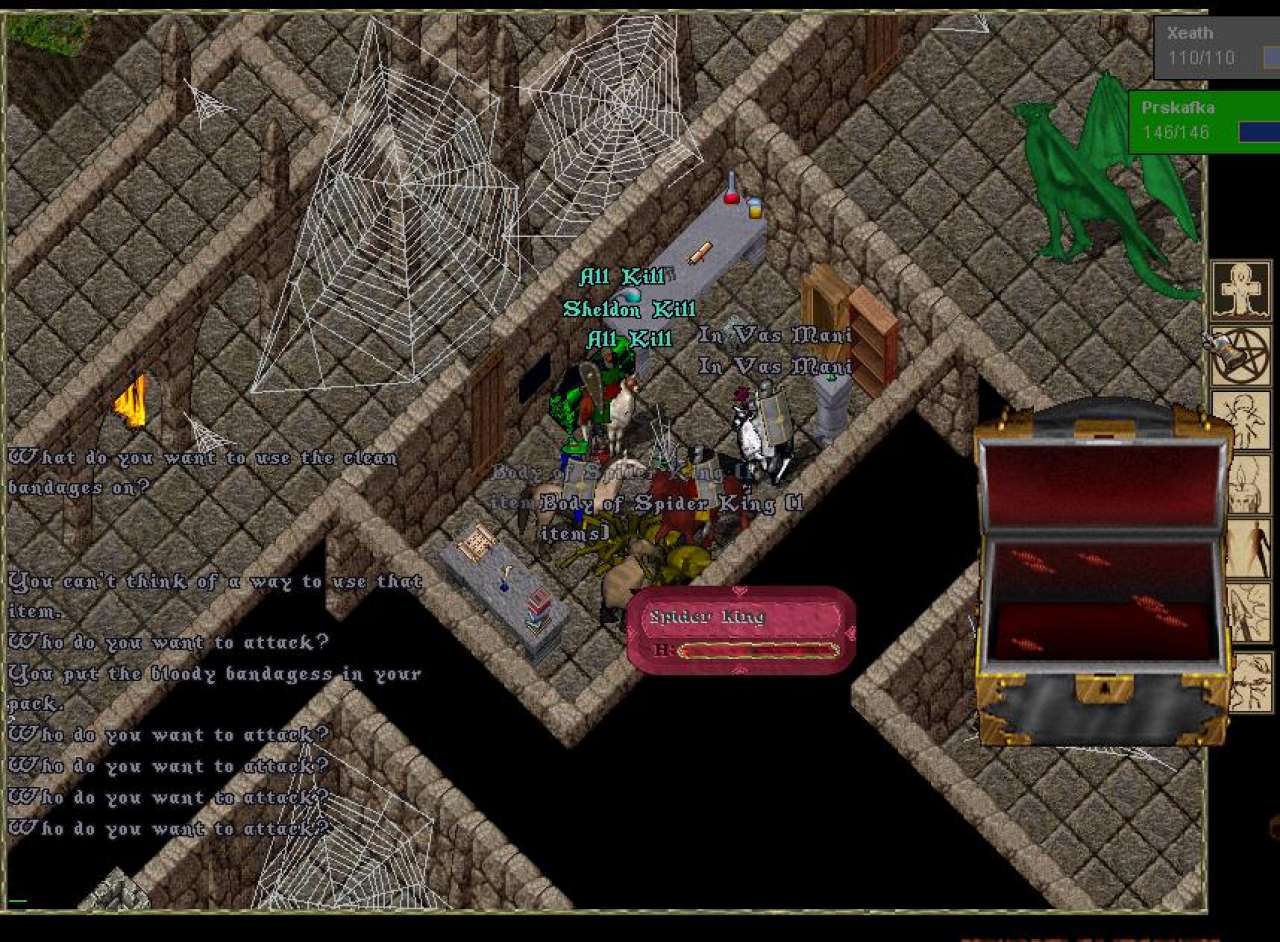Click the ankh cross spell icon
Screen dimensions: 1280x942
pos(1241,290)
